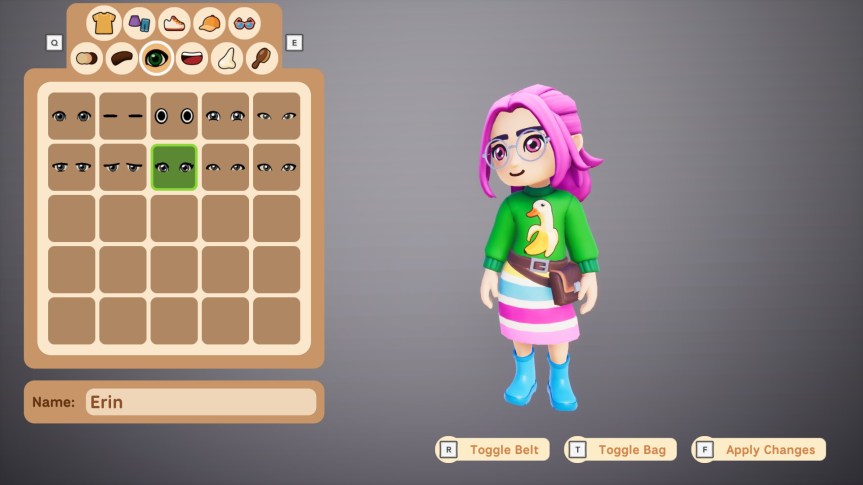Click the Toggle Bag button

pos(621,450)
